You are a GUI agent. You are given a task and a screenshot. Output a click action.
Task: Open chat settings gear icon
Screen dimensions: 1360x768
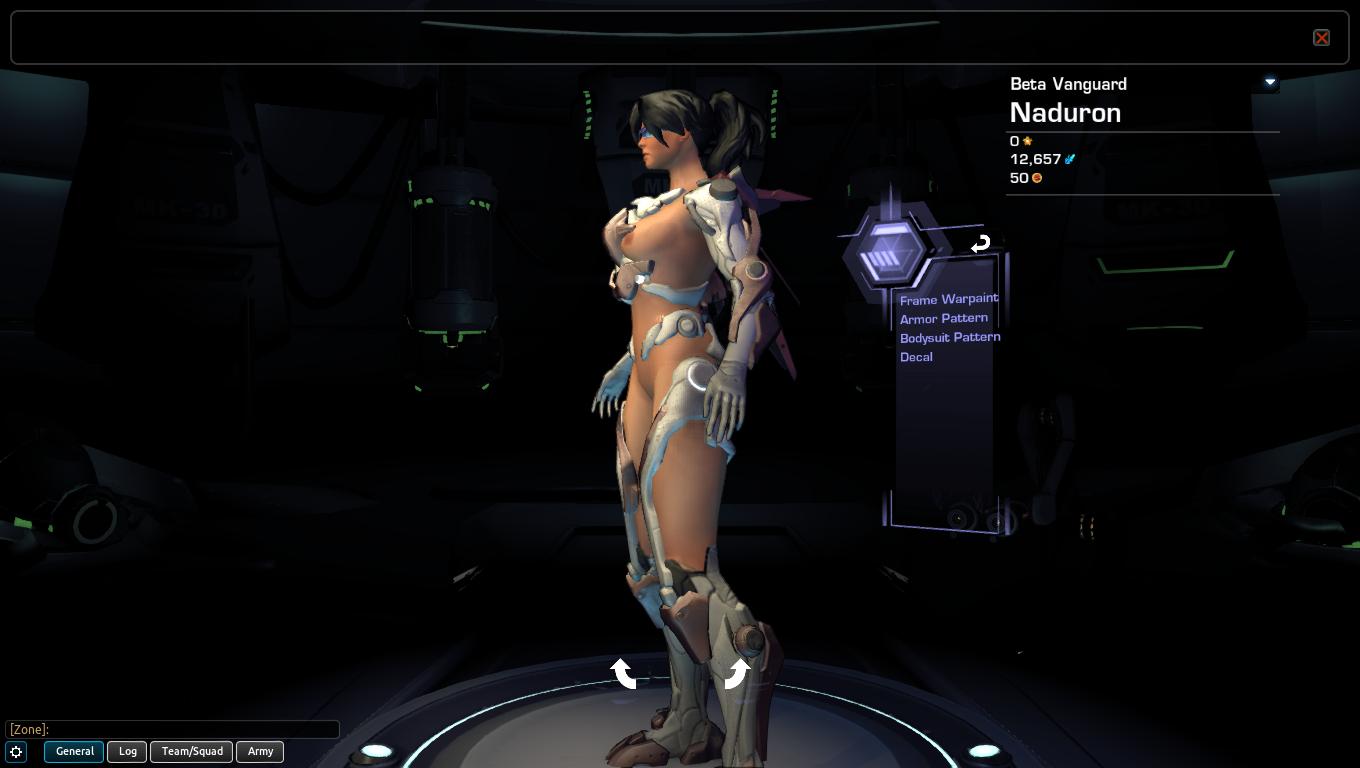coord(16,751)
